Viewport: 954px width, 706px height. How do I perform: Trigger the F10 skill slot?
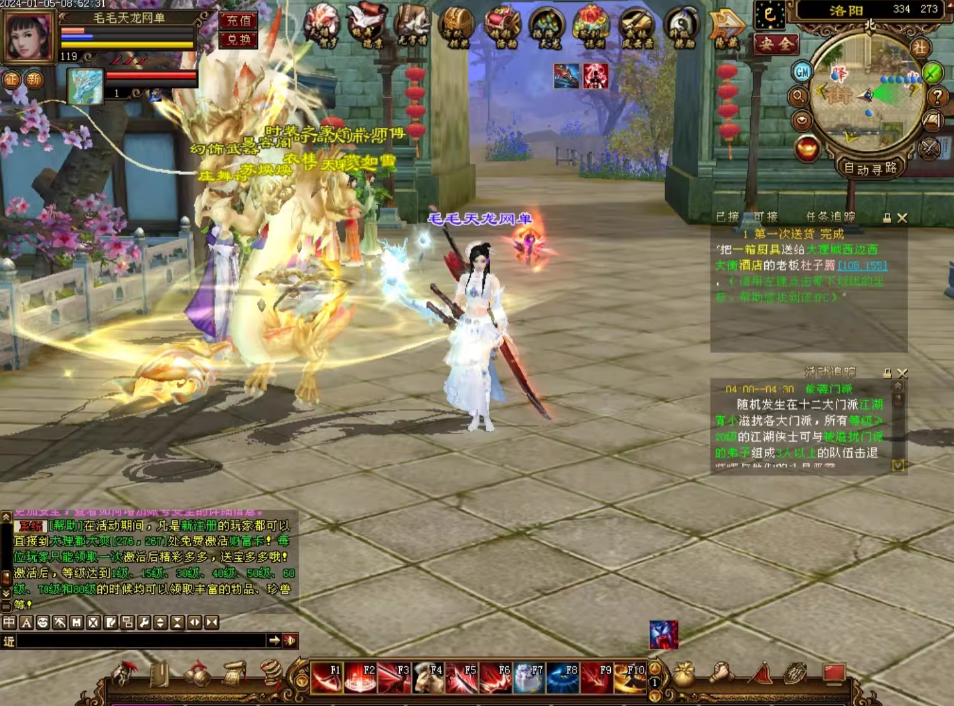point(631,678)
